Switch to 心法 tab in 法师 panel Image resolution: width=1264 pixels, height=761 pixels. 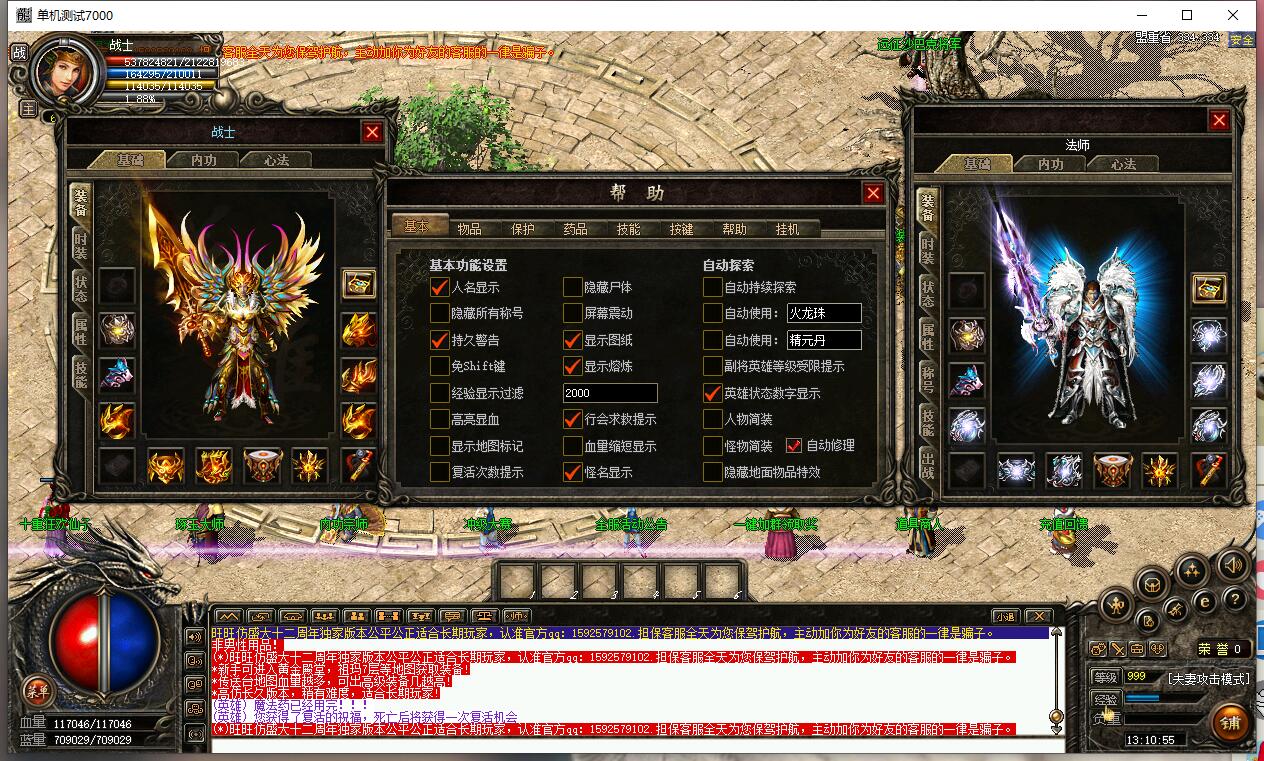[1124, 164]
